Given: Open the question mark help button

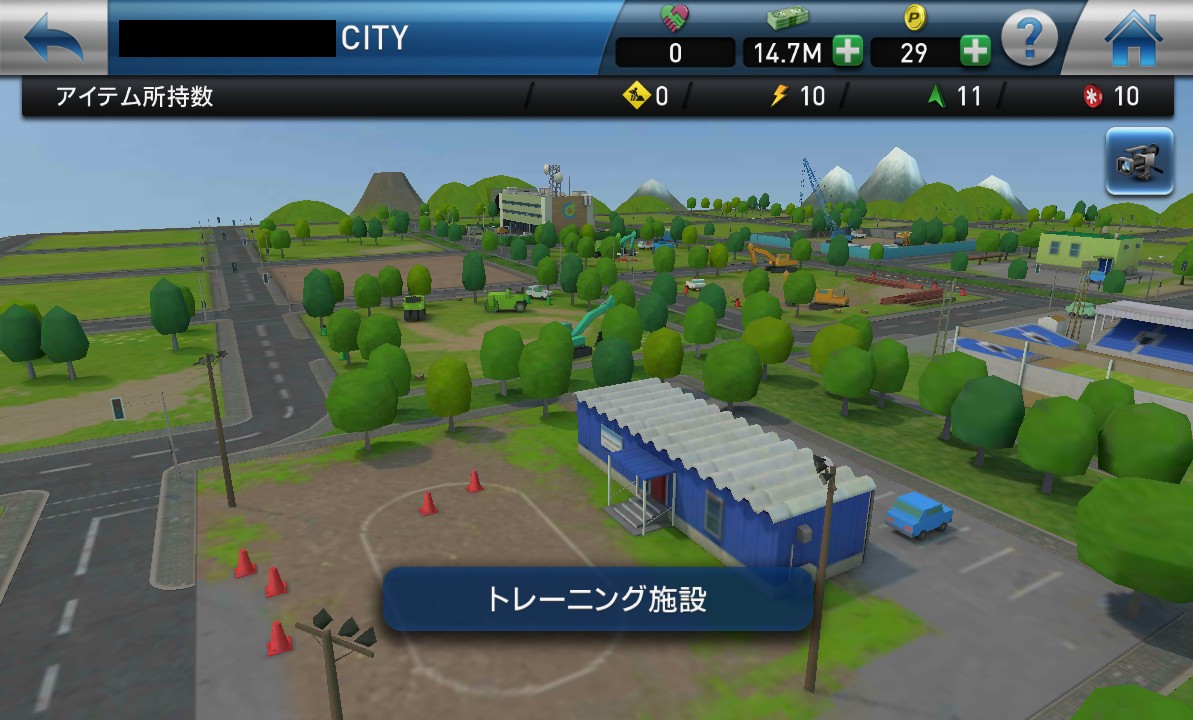Looking at the screenshot, I should coord(1029,40).
